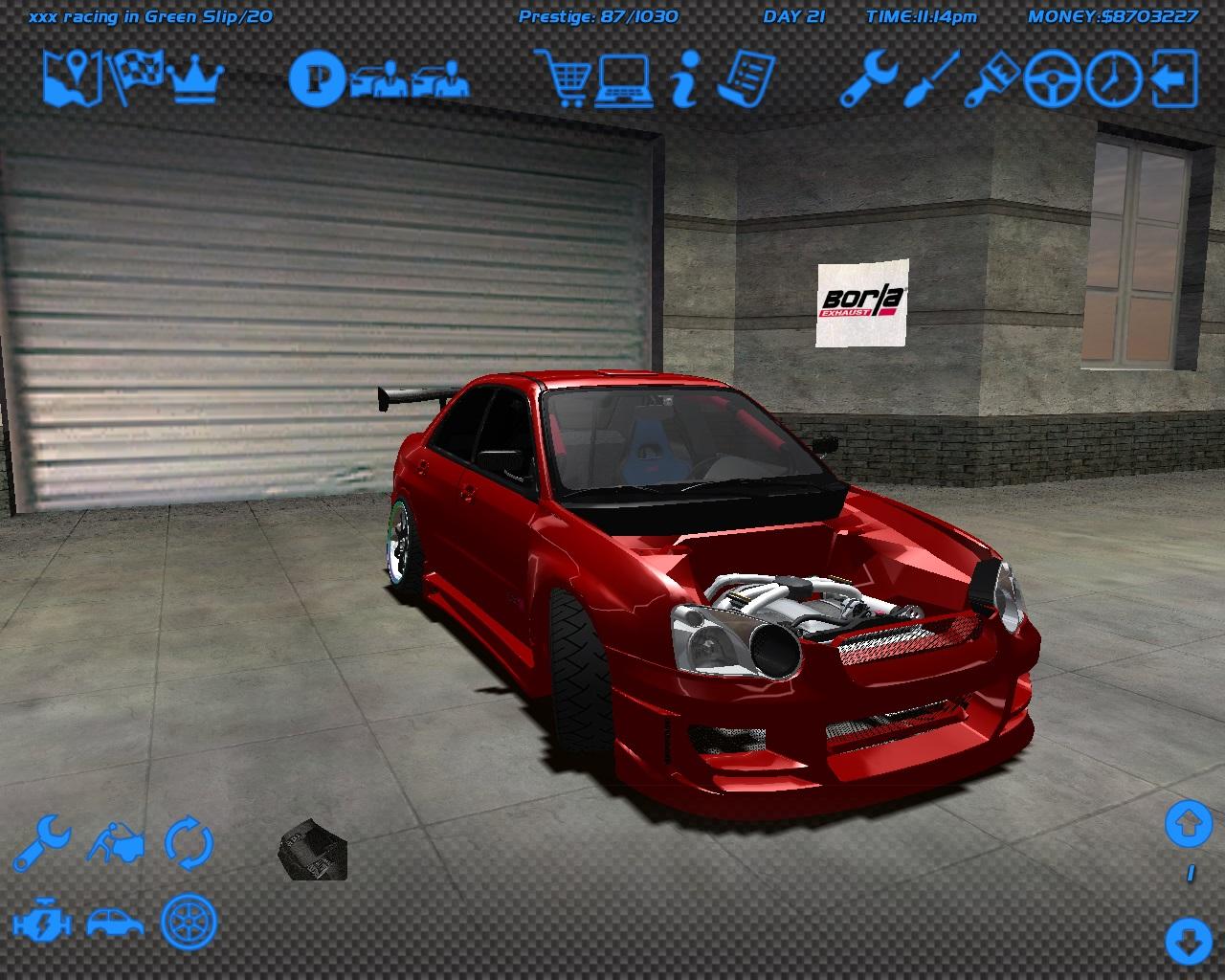The height and width of the screenshot is (980, 1225).
Task: Switch to the engine parts category
Action: 42,922
